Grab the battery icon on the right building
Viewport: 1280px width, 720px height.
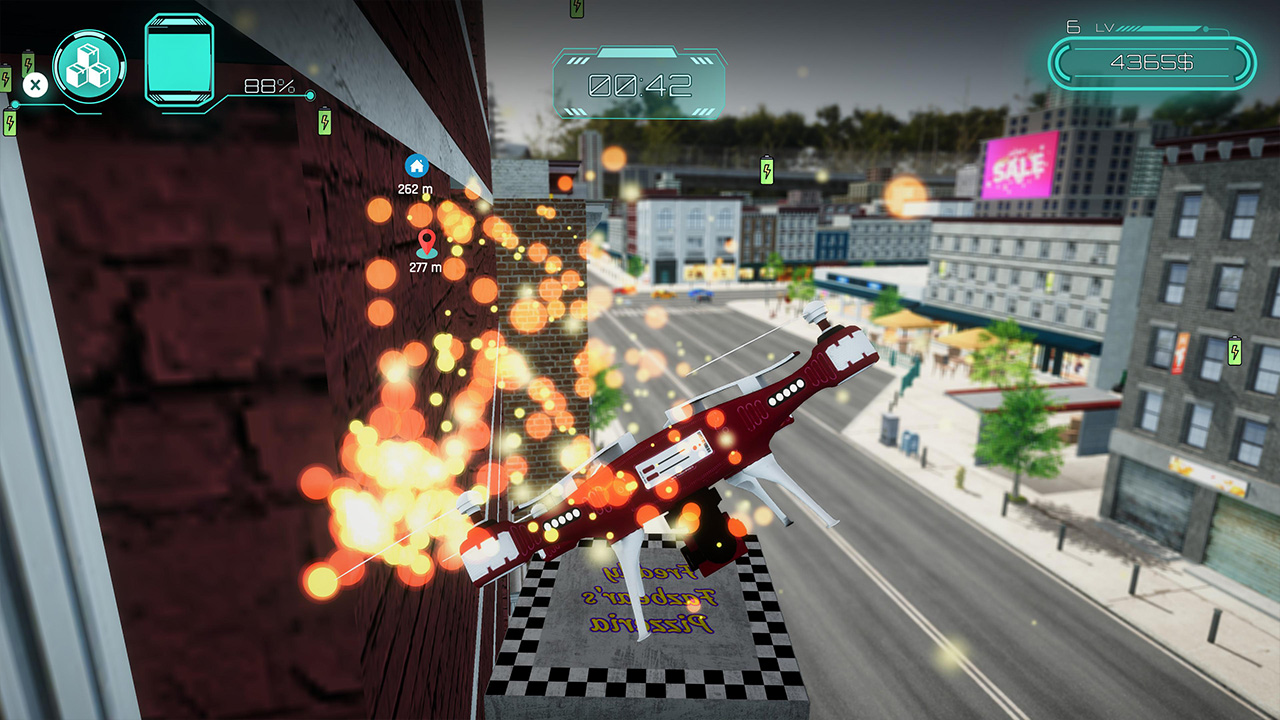pos(1235,351)
